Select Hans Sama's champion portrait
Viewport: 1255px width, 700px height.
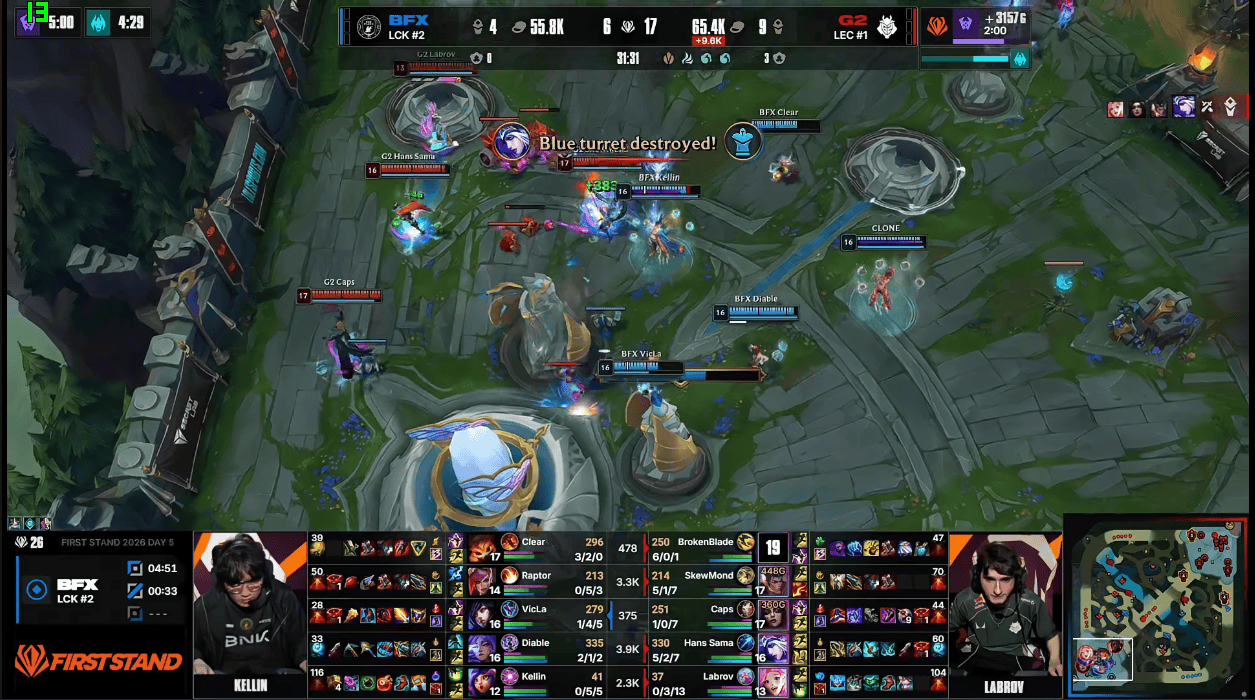[x=773, y=648]
